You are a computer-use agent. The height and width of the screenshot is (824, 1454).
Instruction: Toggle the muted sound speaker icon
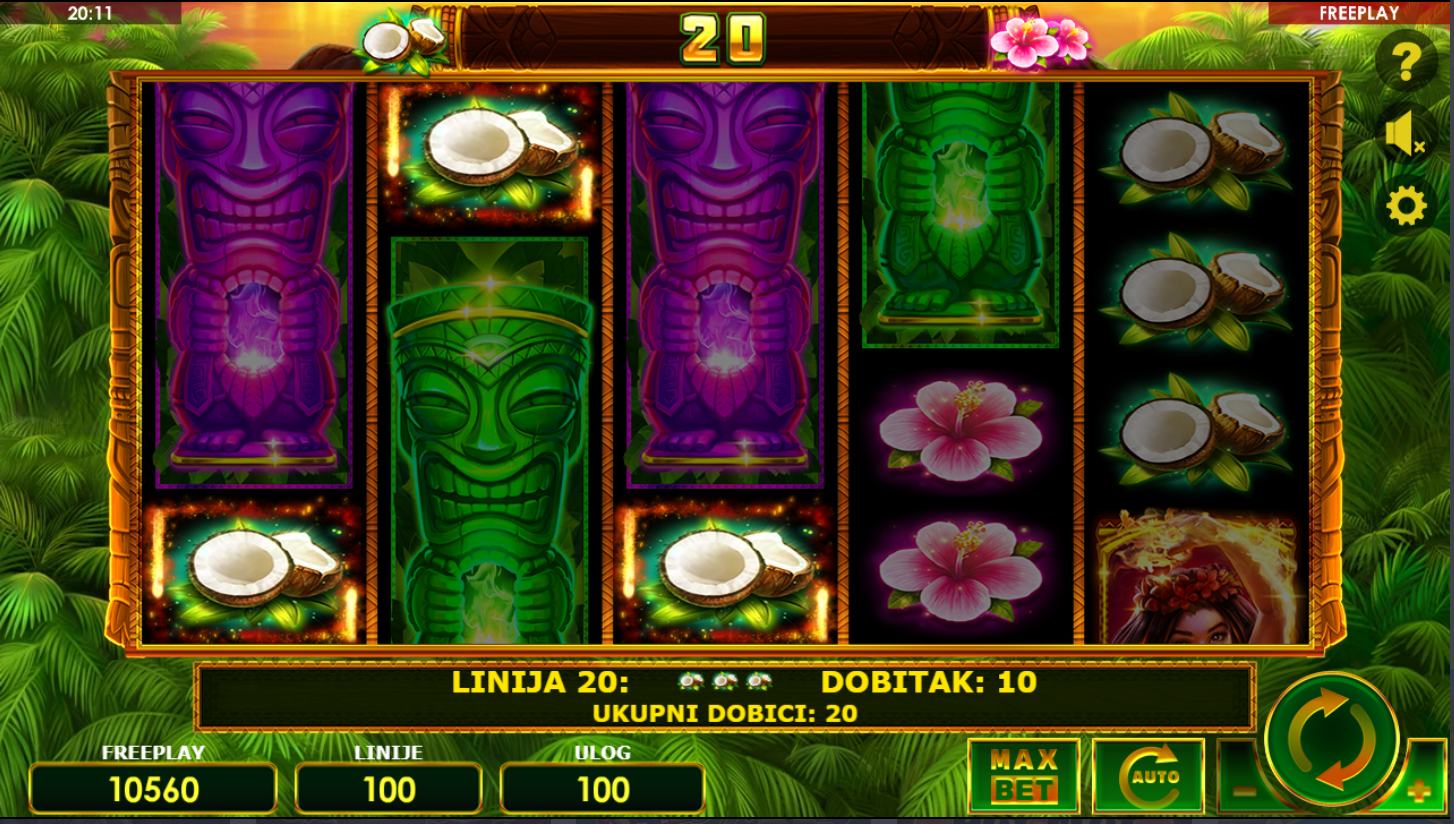[1405, 135]
